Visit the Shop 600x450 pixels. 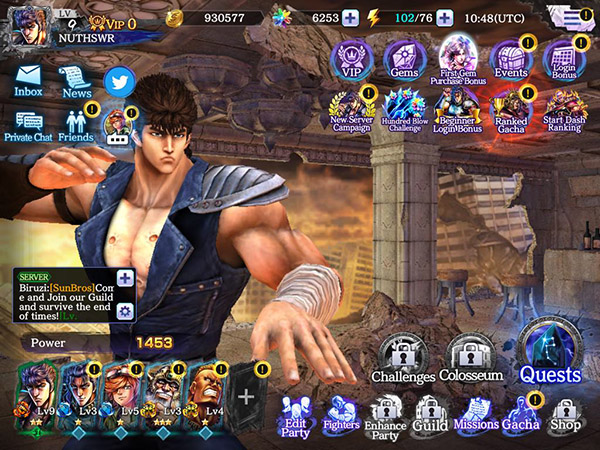565,416
